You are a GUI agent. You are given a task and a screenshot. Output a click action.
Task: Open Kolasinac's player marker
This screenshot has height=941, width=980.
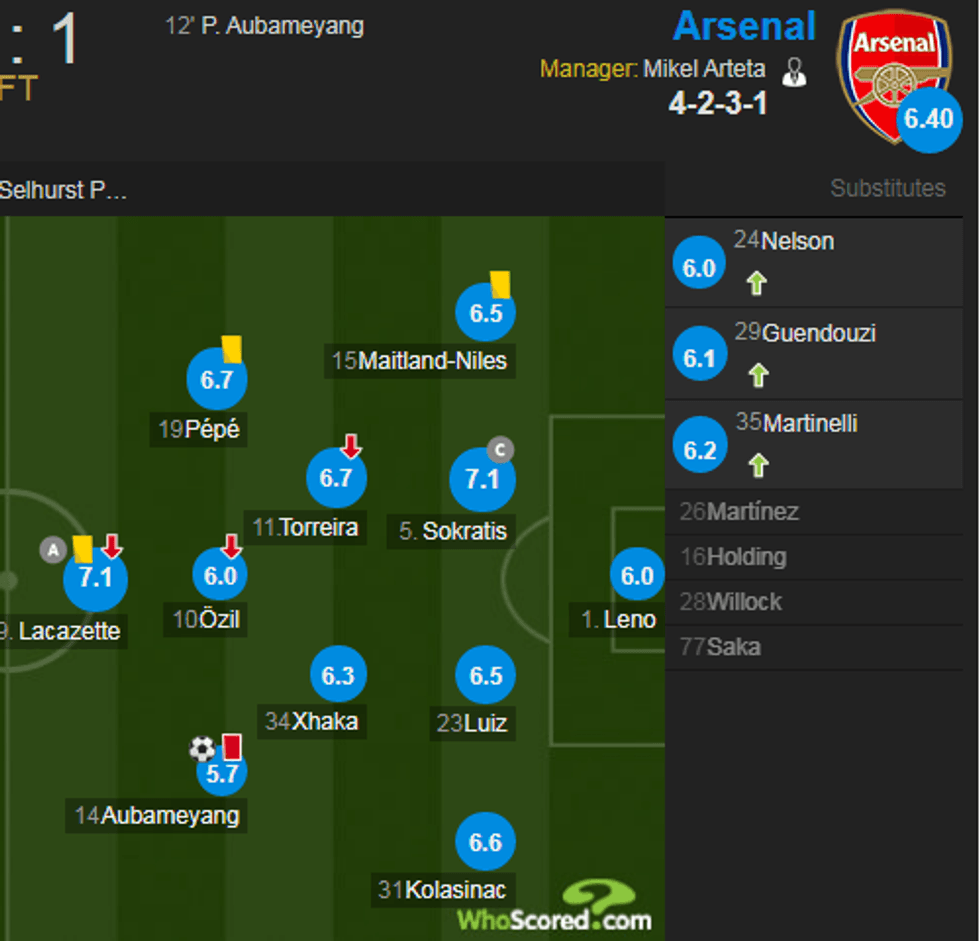(x=485, y=842)
